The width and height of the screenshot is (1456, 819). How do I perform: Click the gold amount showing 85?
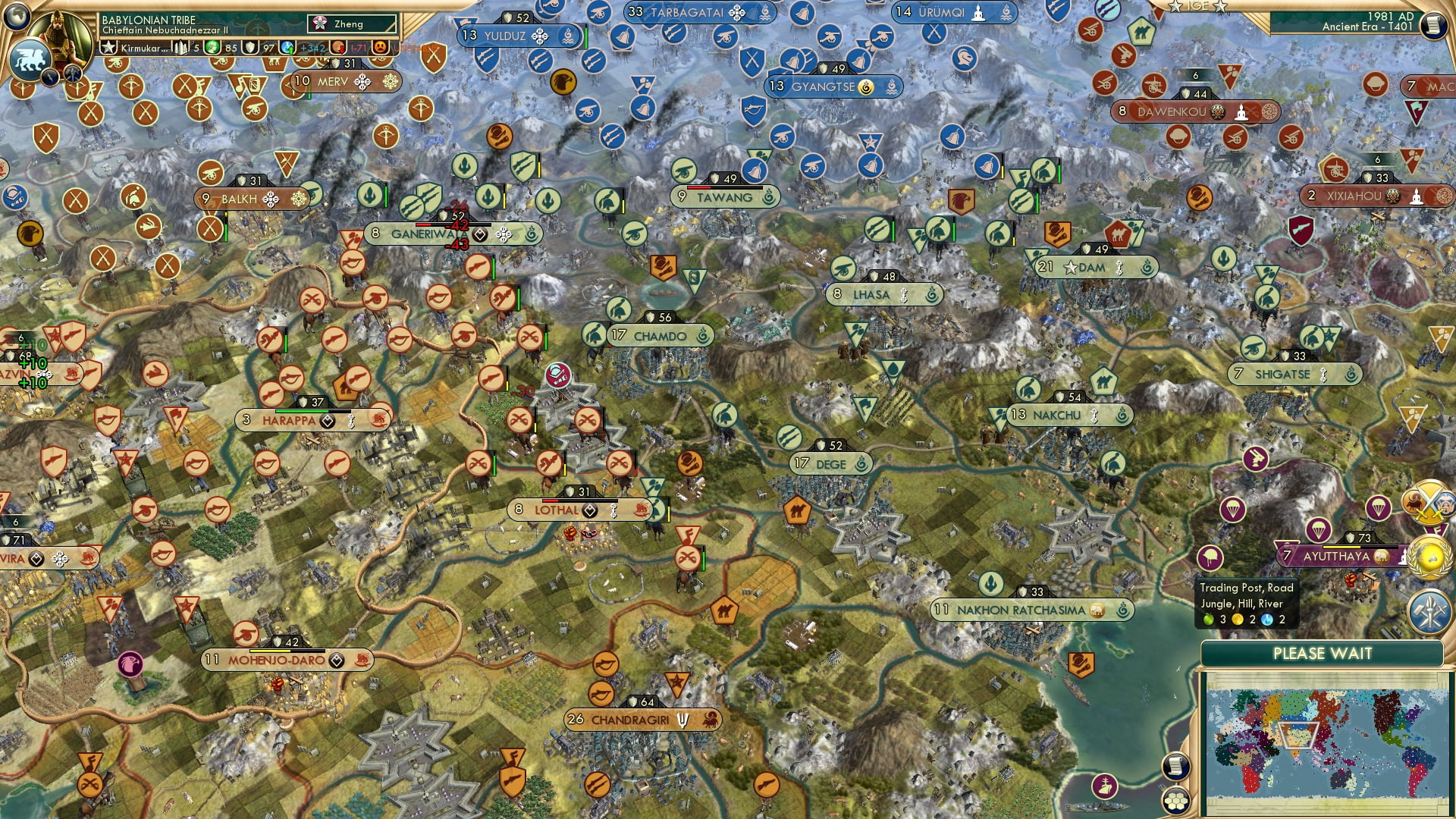tap(231, 47)
